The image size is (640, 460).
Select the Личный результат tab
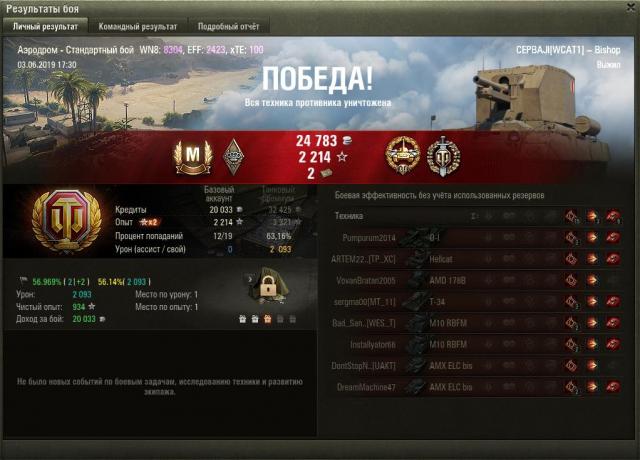(x=45, y=26)
